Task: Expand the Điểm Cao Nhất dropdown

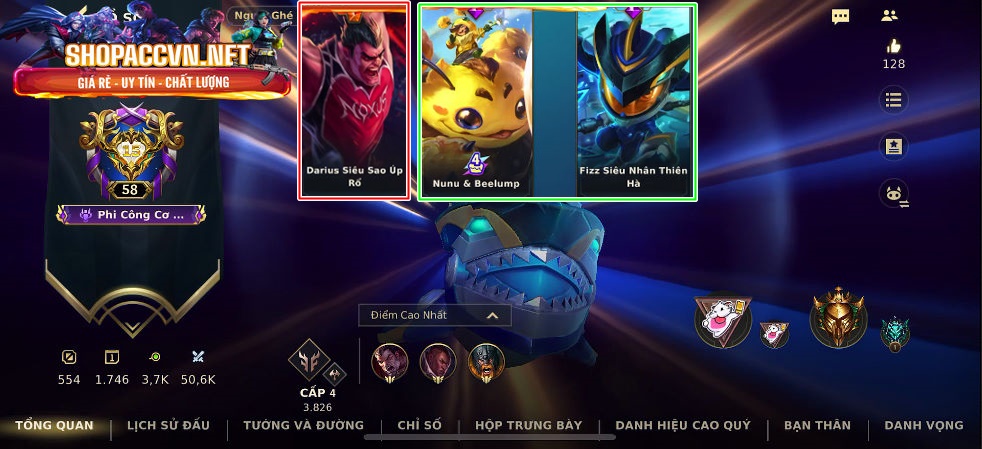Action: point(435,315)
